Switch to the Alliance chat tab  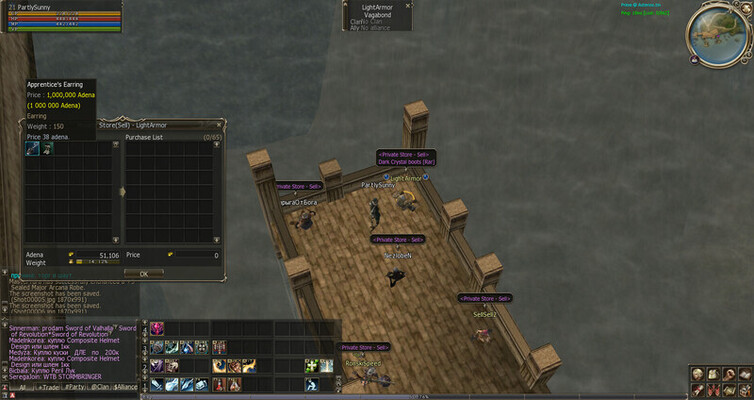[127, 386]
